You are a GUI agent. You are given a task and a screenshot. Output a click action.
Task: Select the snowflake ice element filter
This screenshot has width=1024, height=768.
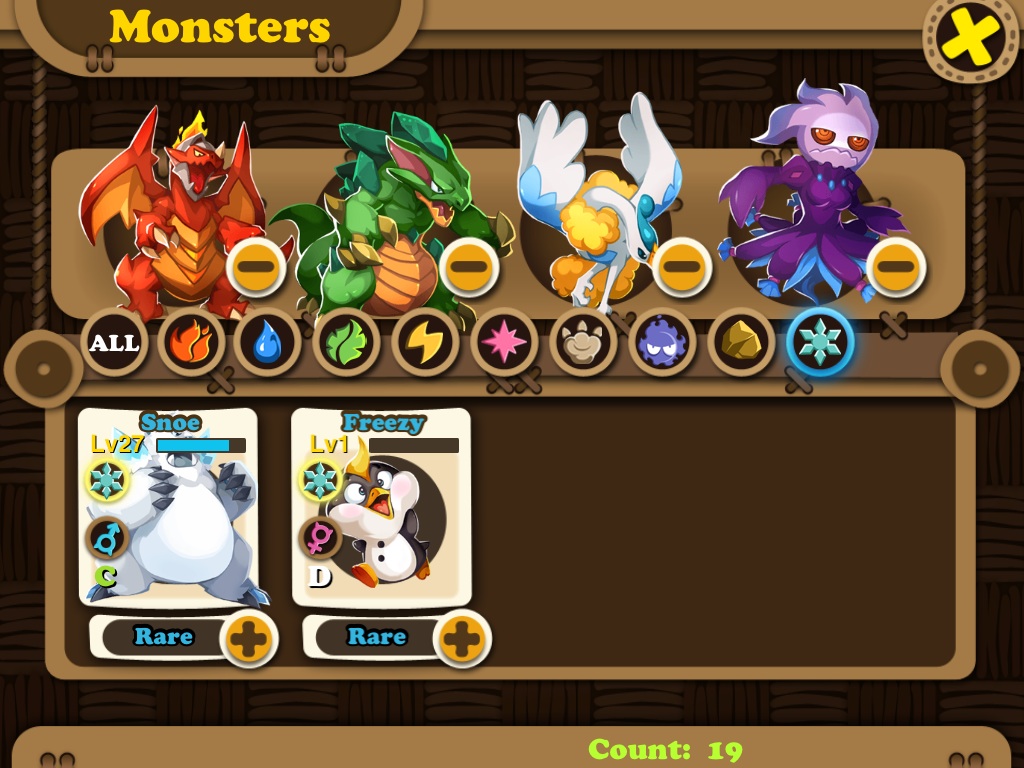(x=820, y=343)
